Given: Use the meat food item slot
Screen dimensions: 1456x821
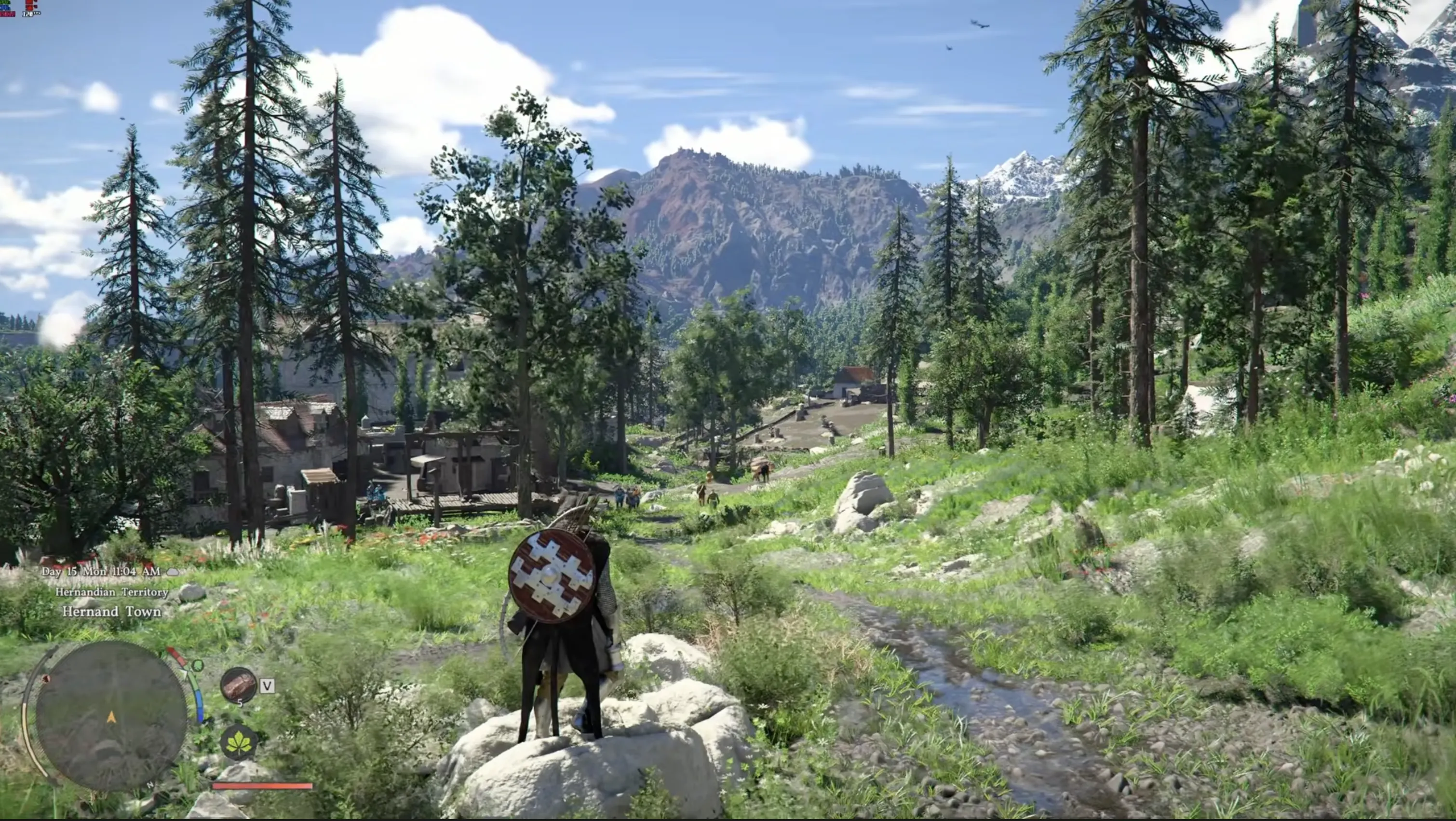Looking at the screenshot, I should click(x=238, y=686).
